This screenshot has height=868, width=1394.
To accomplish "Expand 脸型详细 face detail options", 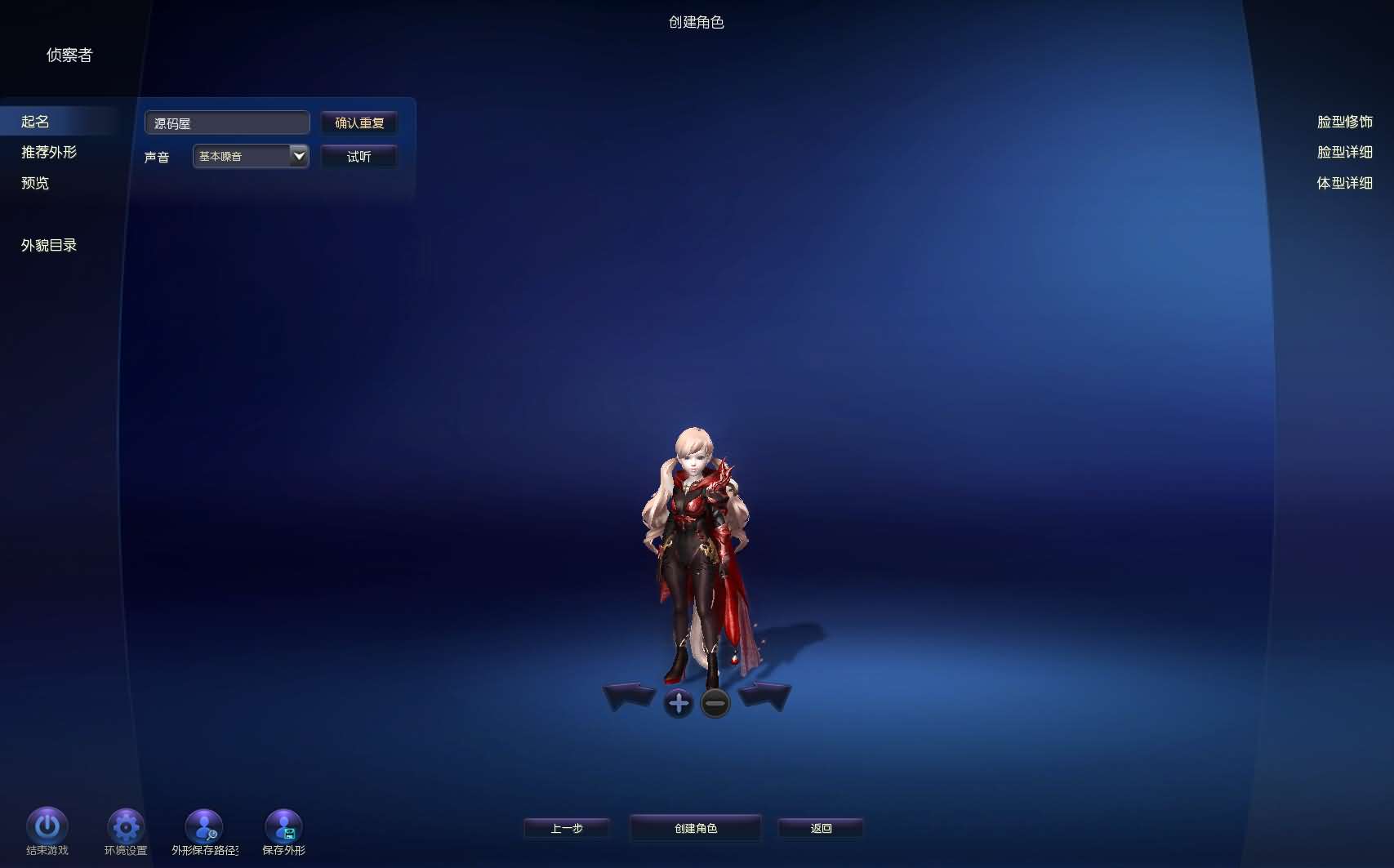I will pyautogui.click(x=1345, y=152).
